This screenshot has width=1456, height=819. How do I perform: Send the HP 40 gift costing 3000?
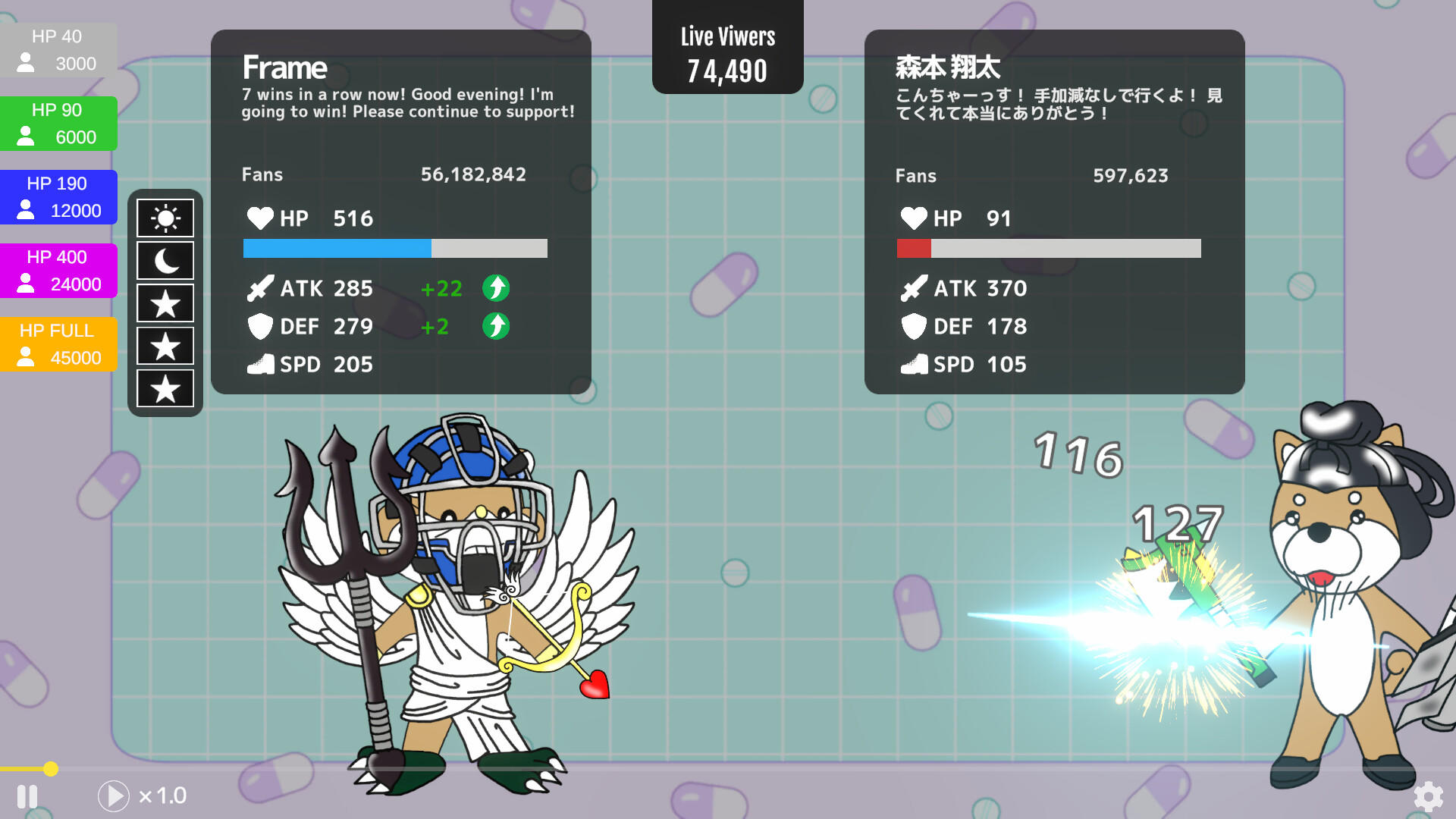tap(58, 50)
